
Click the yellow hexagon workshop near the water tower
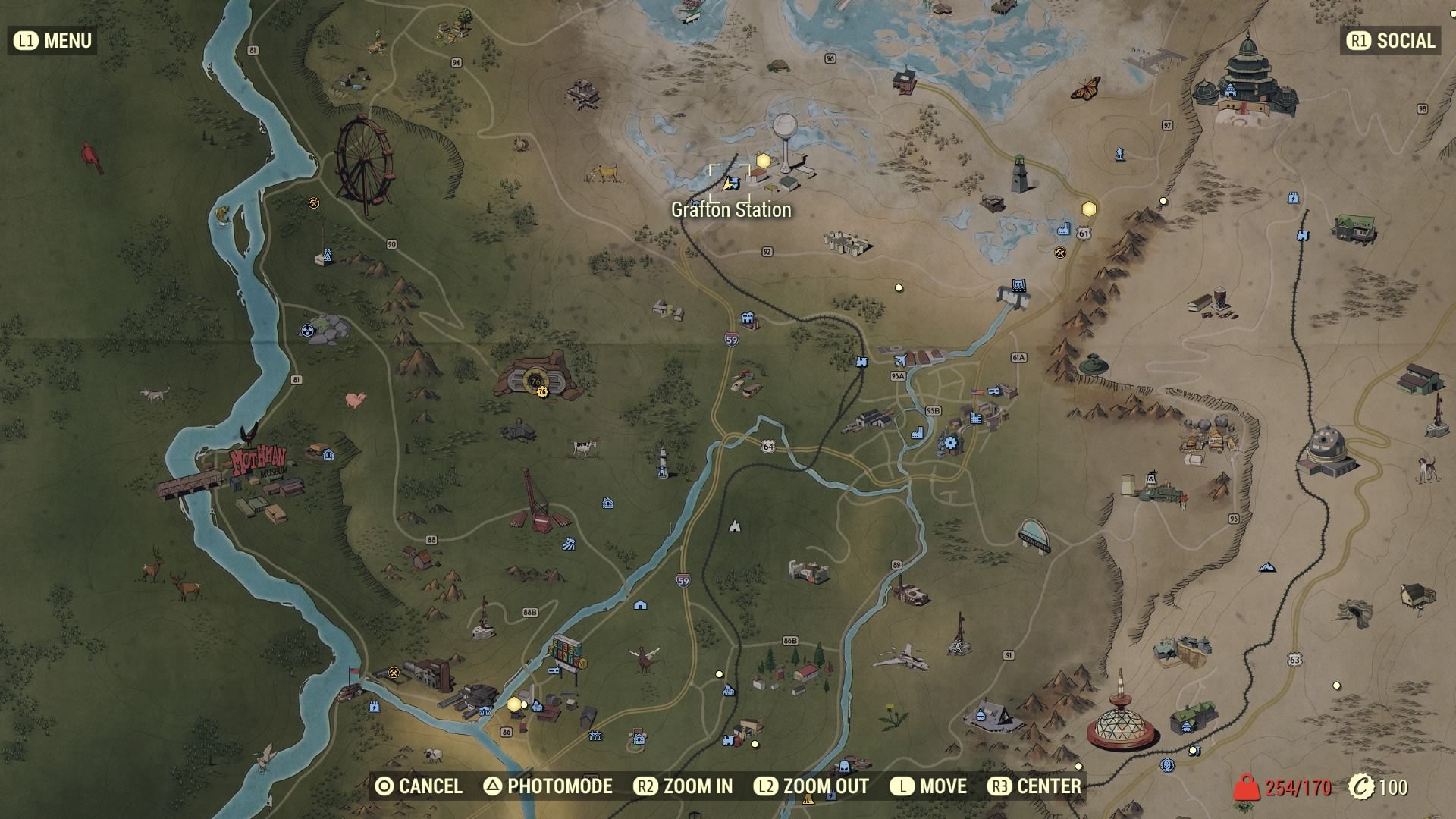[x=765, y=161]
